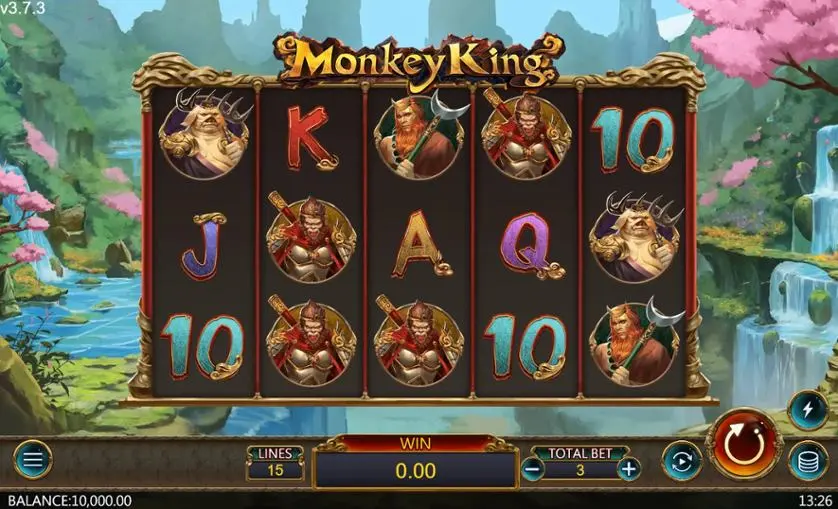
Task: Activate the auto-spin button
Action: pos(681,460)
